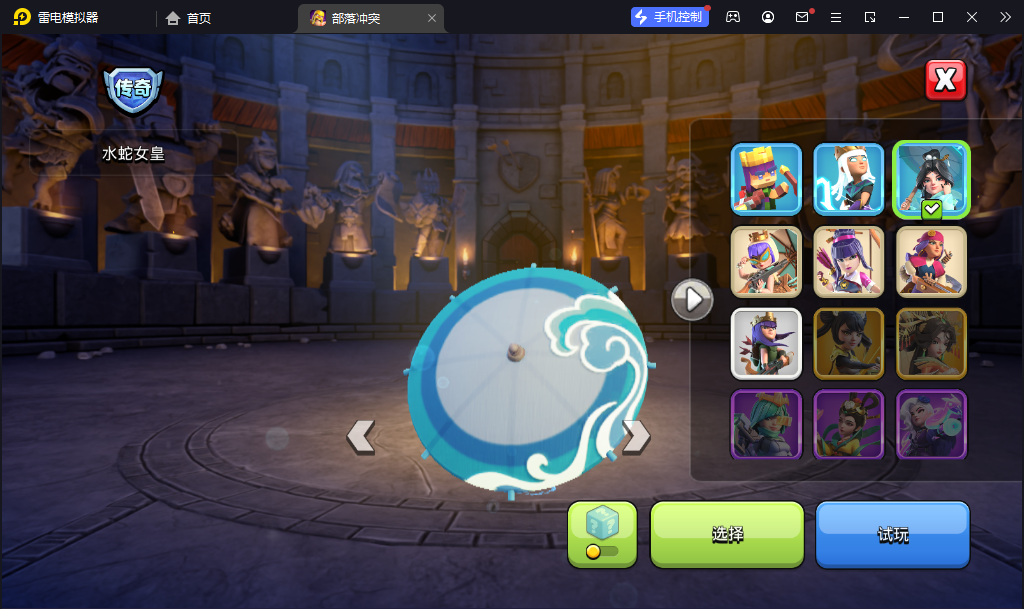
Task: Choose the default archer queen on grey tile
Action: tap(766, 343)
